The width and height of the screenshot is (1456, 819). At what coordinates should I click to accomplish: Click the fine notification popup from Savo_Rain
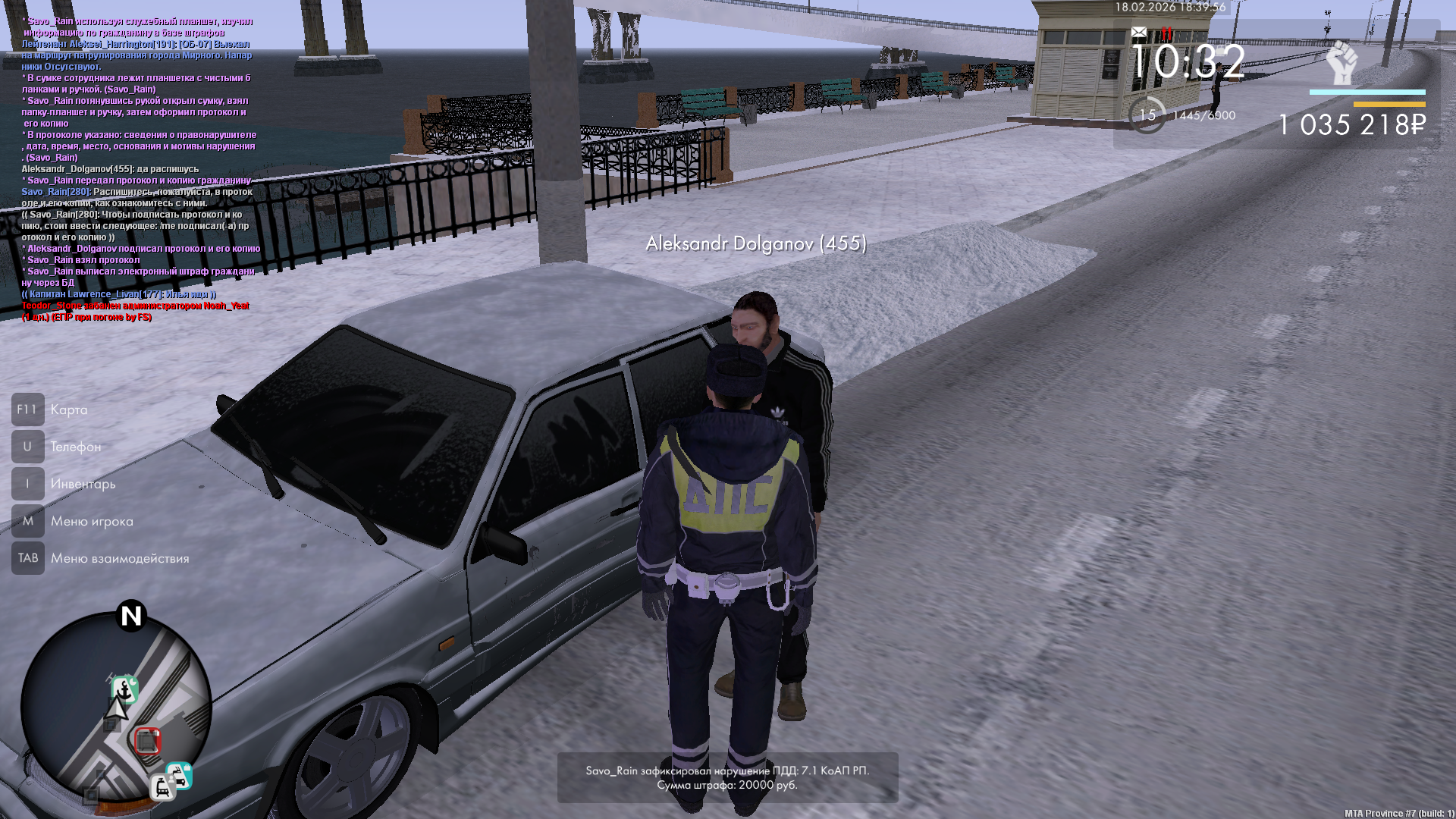[727, 777]
